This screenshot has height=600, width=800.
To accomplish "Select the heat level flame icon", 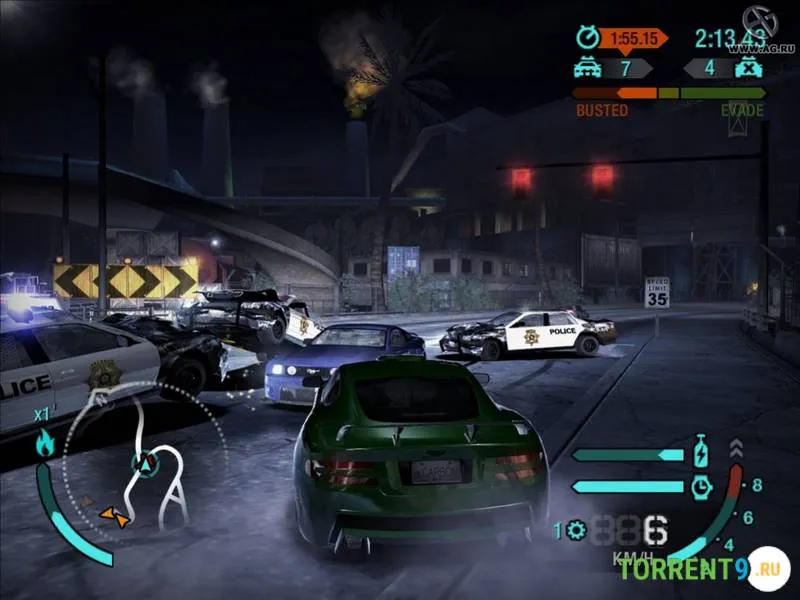I will click(45, 443).
